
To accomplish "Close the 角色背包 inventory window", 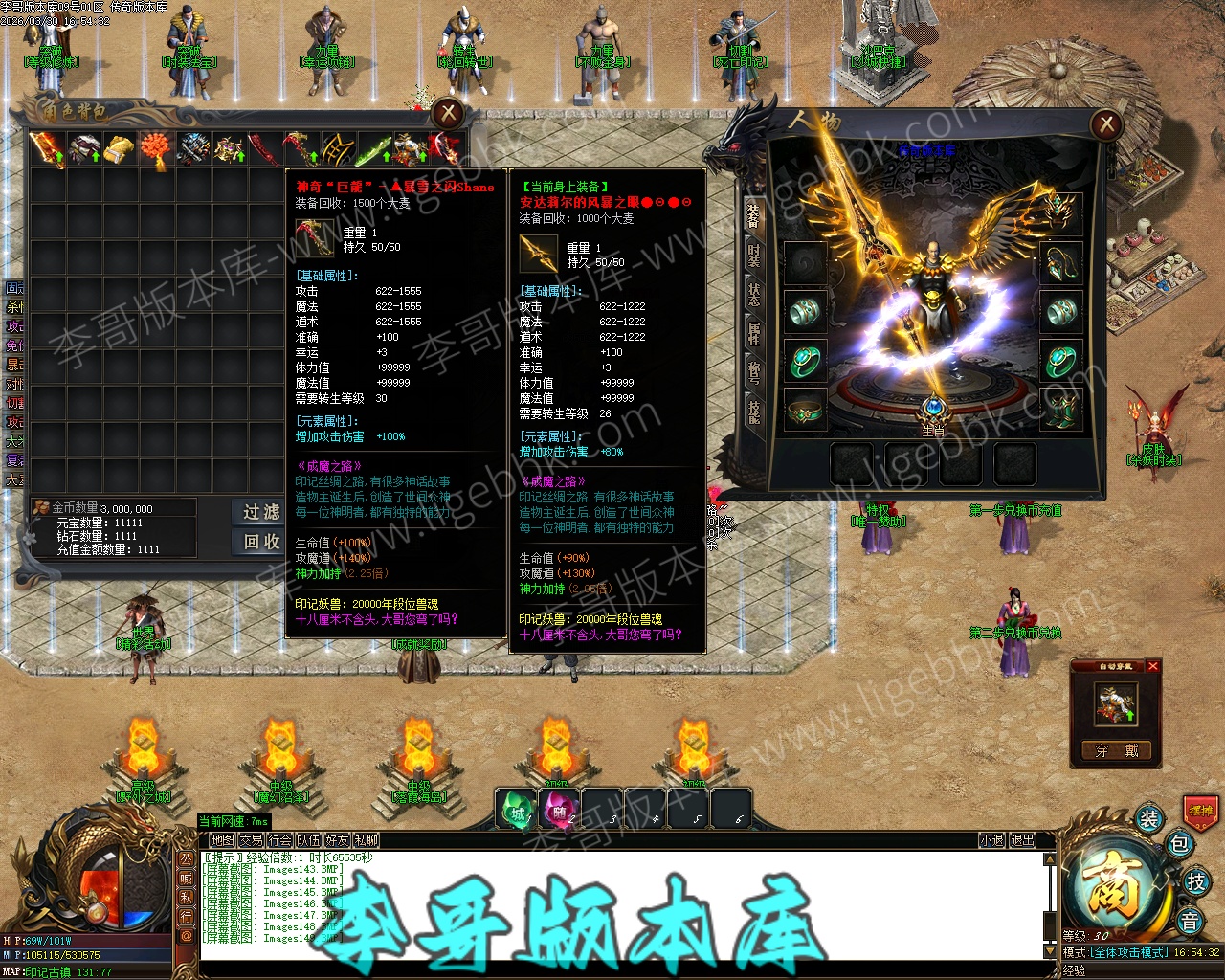I will click(447, 114).
